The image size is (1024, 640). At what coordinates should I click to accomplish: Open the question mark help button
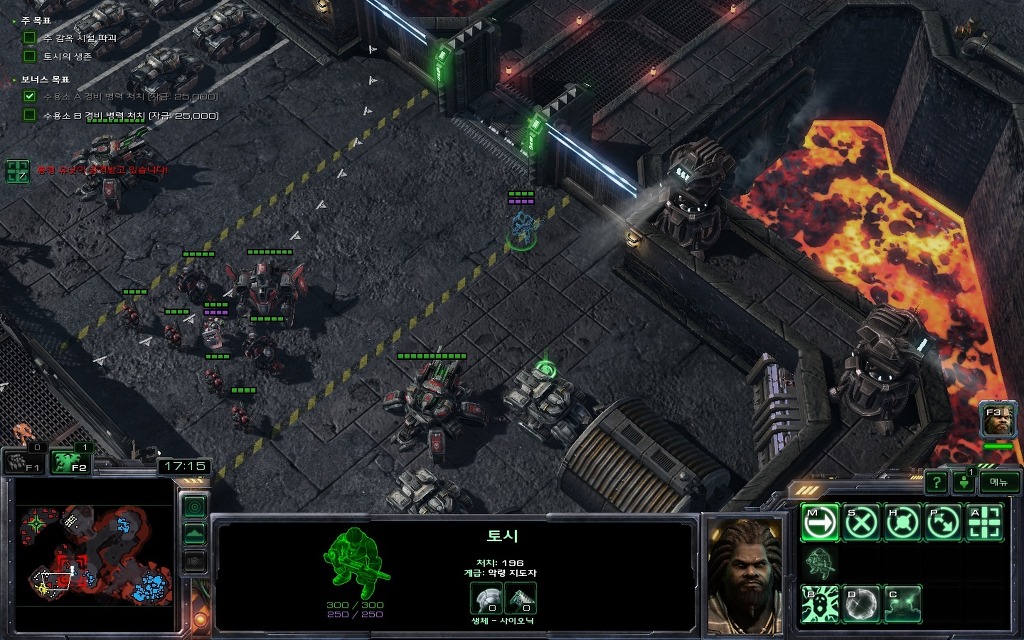[x=935, y=482]
